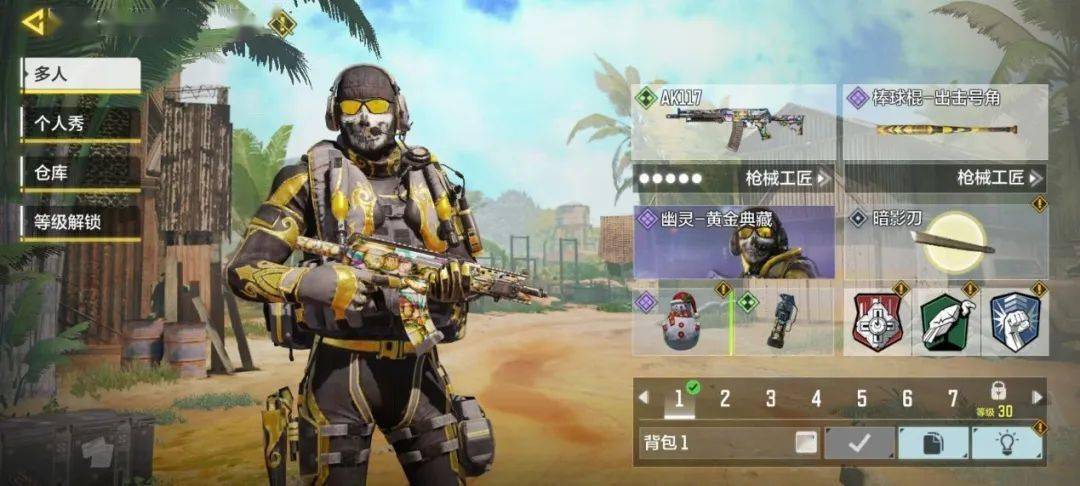Select the 多人 multiplayer tab
This screenshot has height=486, width=1080.
80,74
